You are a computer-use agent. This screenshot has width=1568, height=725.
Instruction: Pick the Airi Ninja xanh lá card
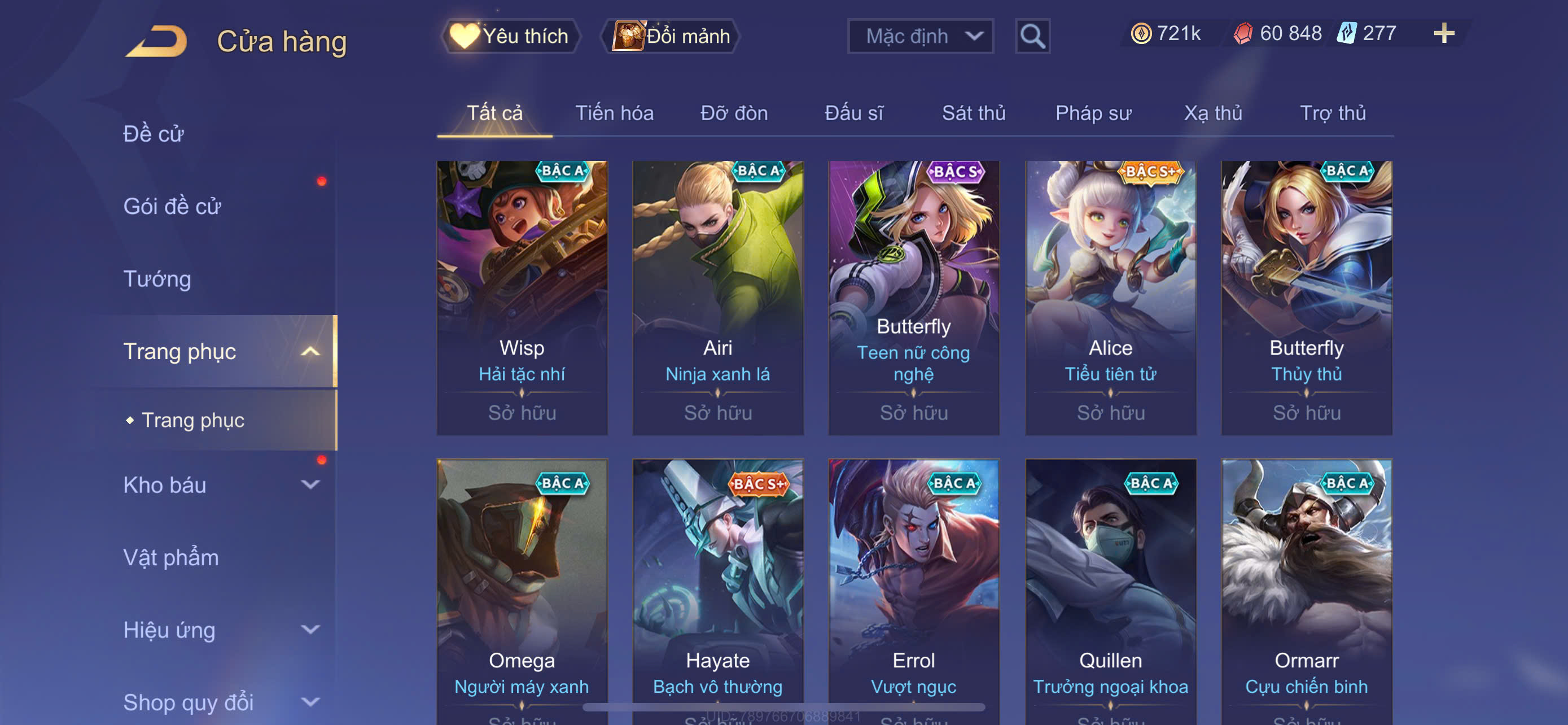pyautogui.click(x=717, y=297)
